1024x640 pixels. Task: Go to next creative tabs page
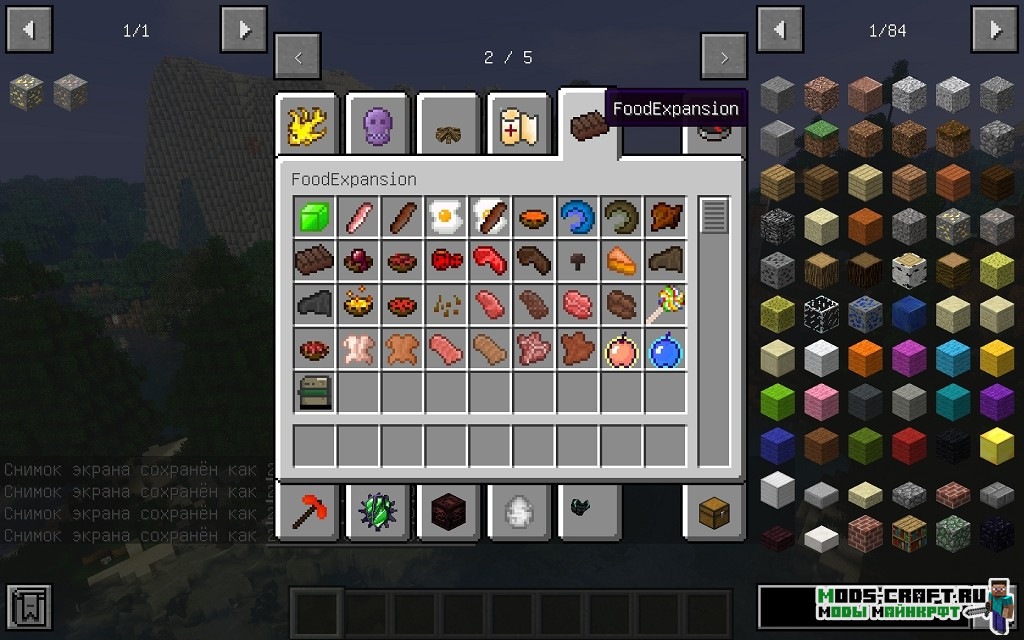(x=724, y=57)
